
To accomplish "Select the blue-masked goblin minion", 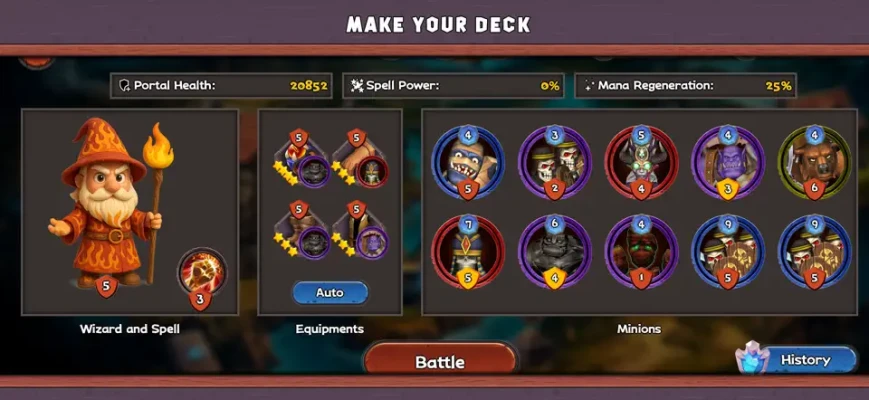I will [x=467, y=162].
